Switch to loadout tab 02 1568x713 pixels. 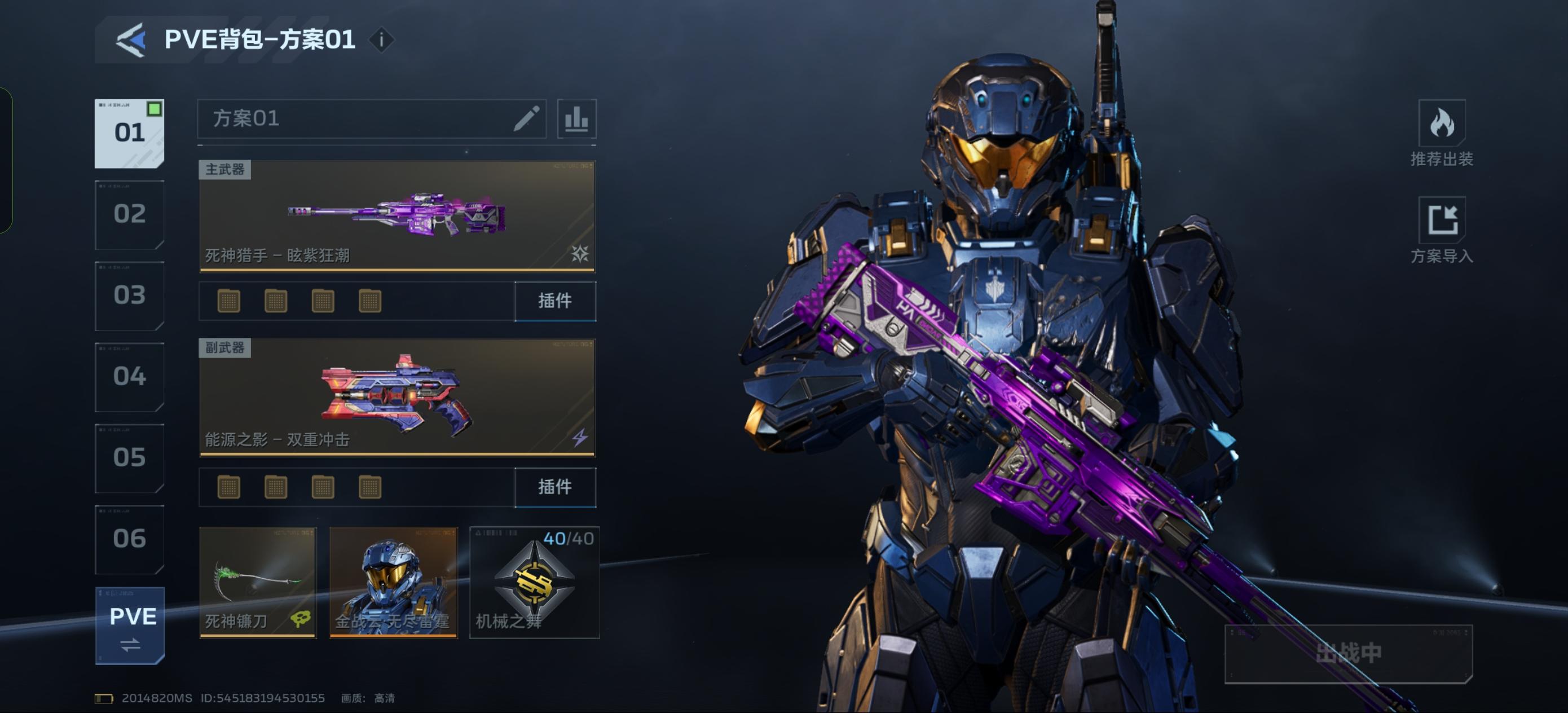pyautogui.click(x=129, y=214)
